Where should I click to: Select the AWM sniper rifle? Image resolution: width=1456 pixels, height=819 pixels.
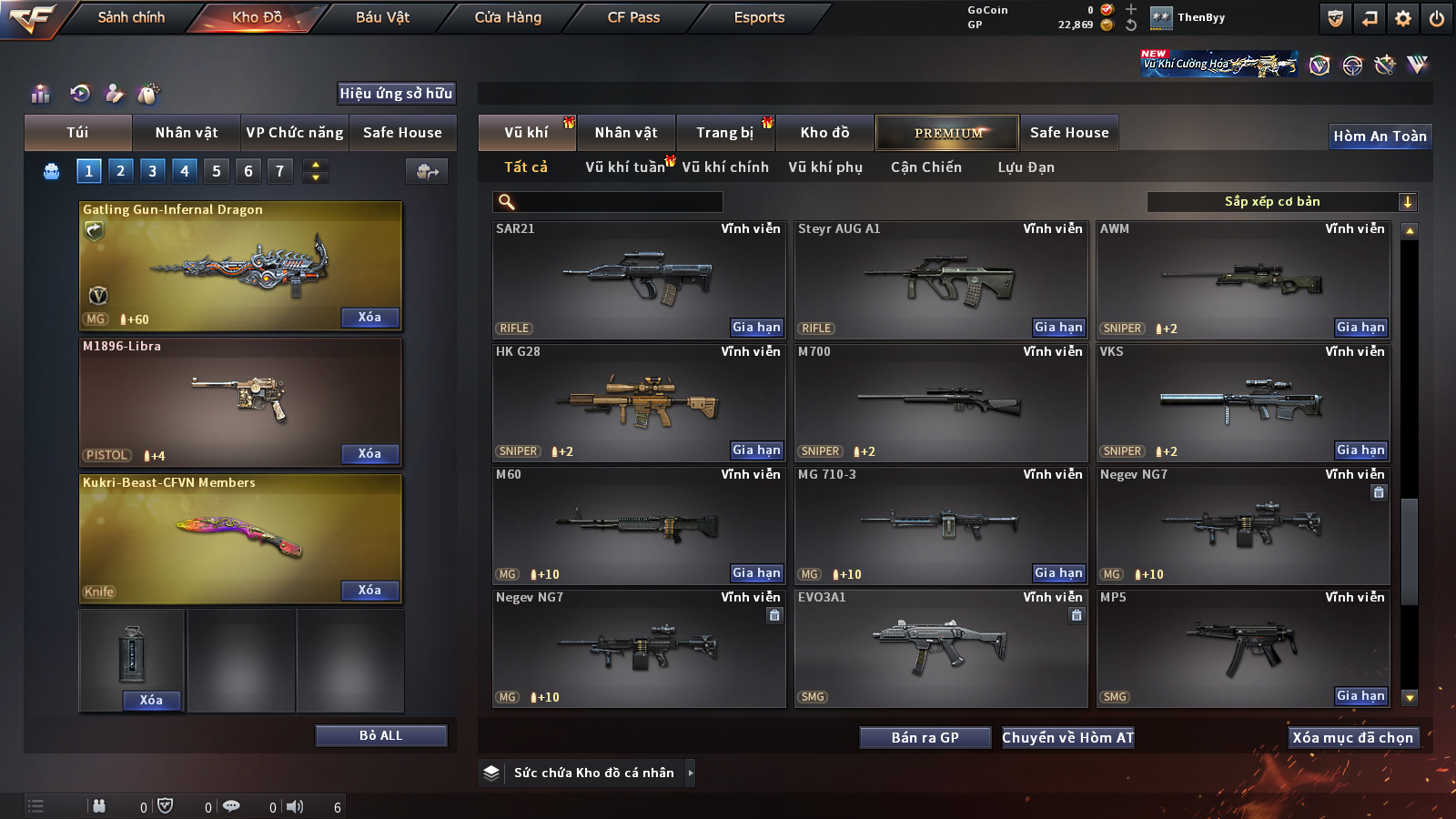pos(1242,278)
